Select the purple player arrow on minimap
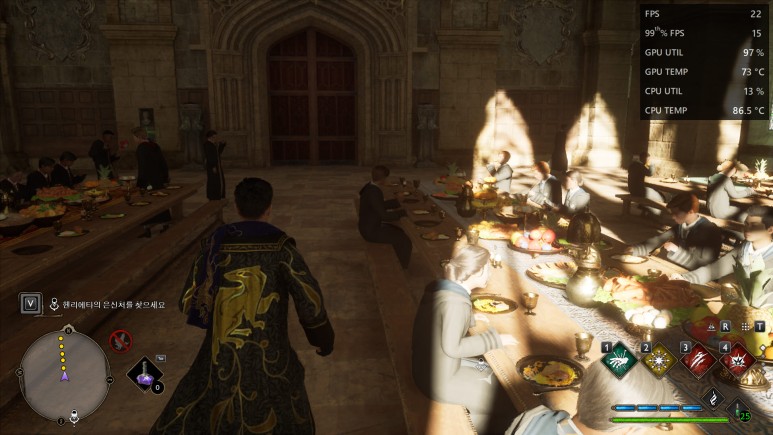 pyautogui.click(x=65, y=375)
